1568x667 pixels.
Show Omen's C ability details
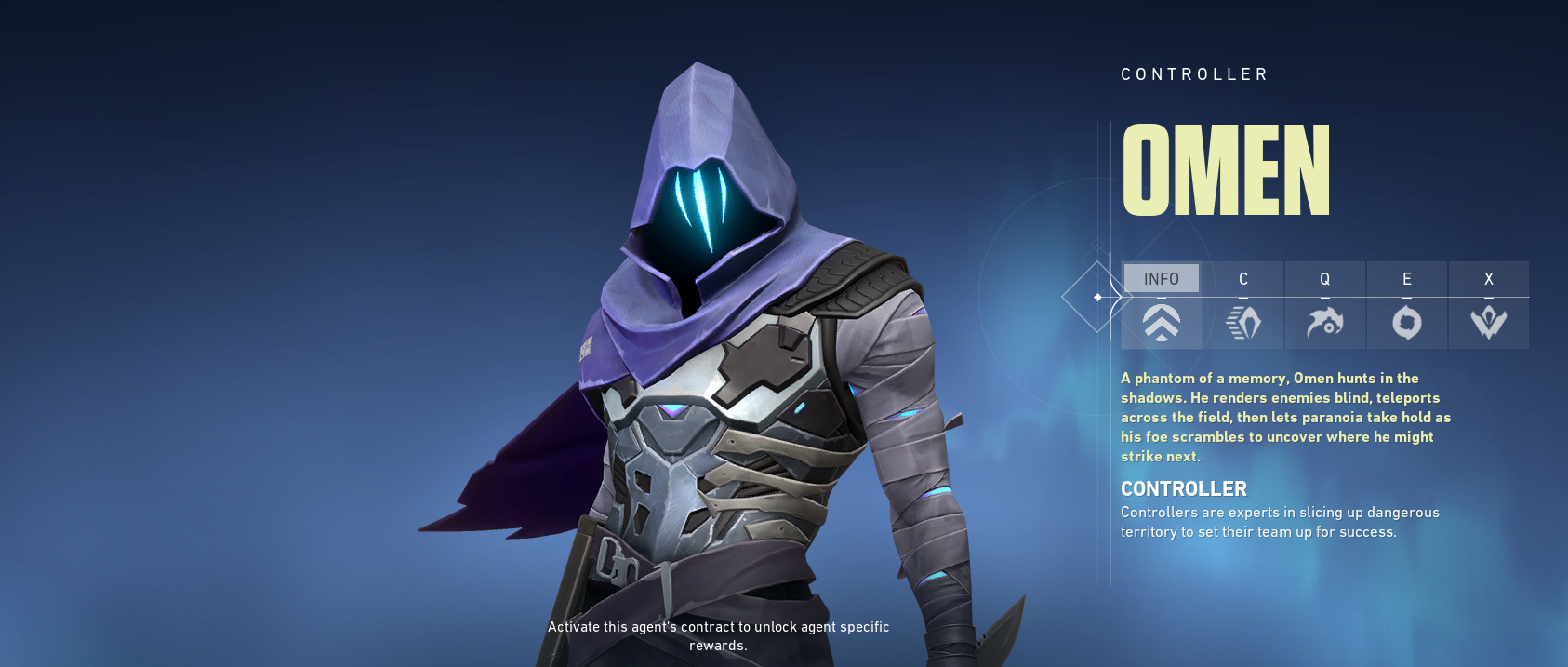tap(1242, 305)
